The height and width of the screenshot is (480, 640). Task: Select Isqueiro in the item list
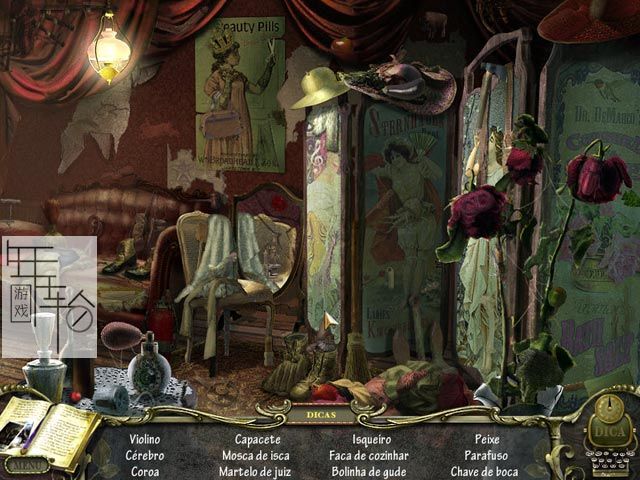point(372,439)
